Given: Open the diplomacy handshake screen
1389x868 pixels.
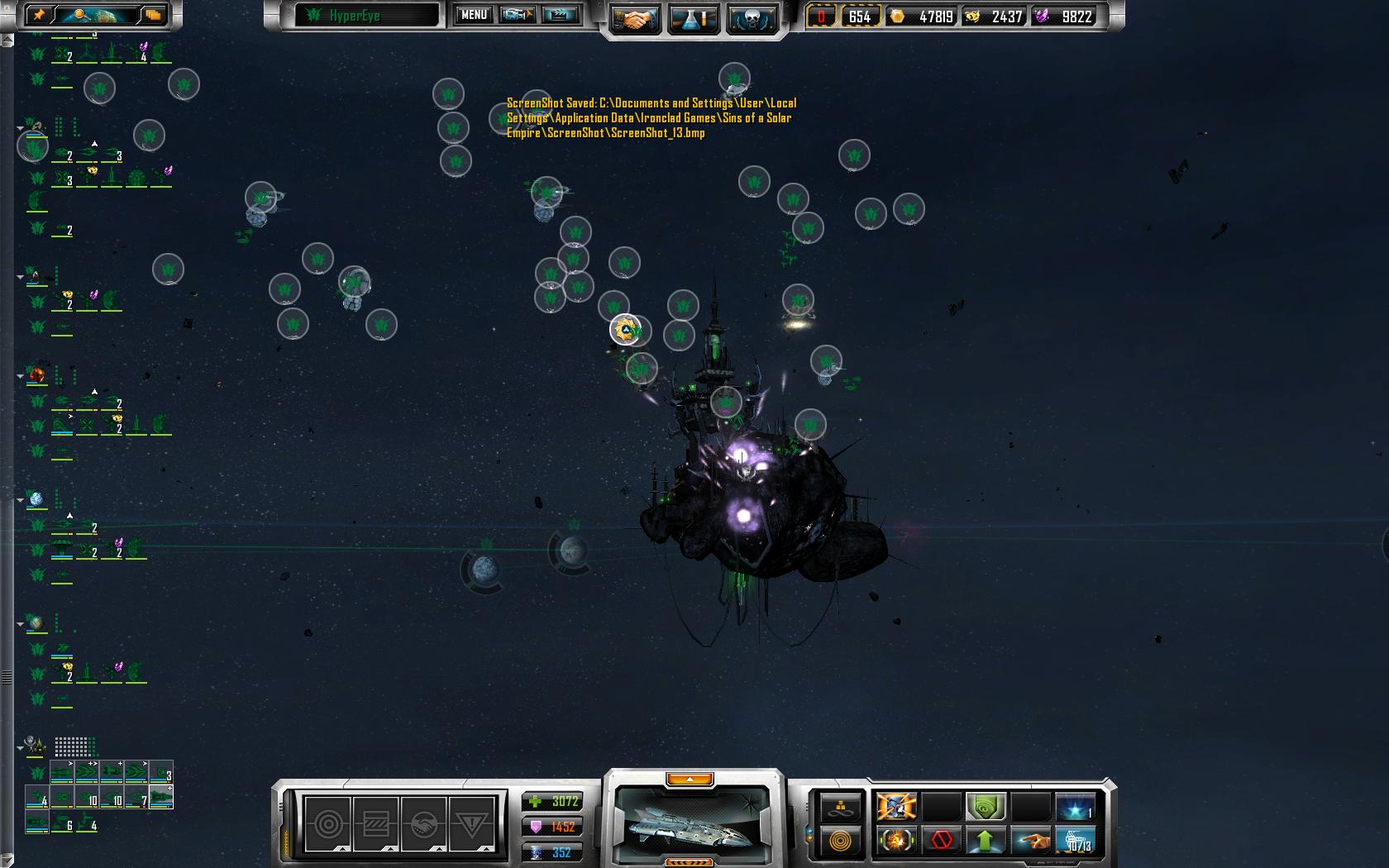Looking at the screenshot, I should point(635,20).
